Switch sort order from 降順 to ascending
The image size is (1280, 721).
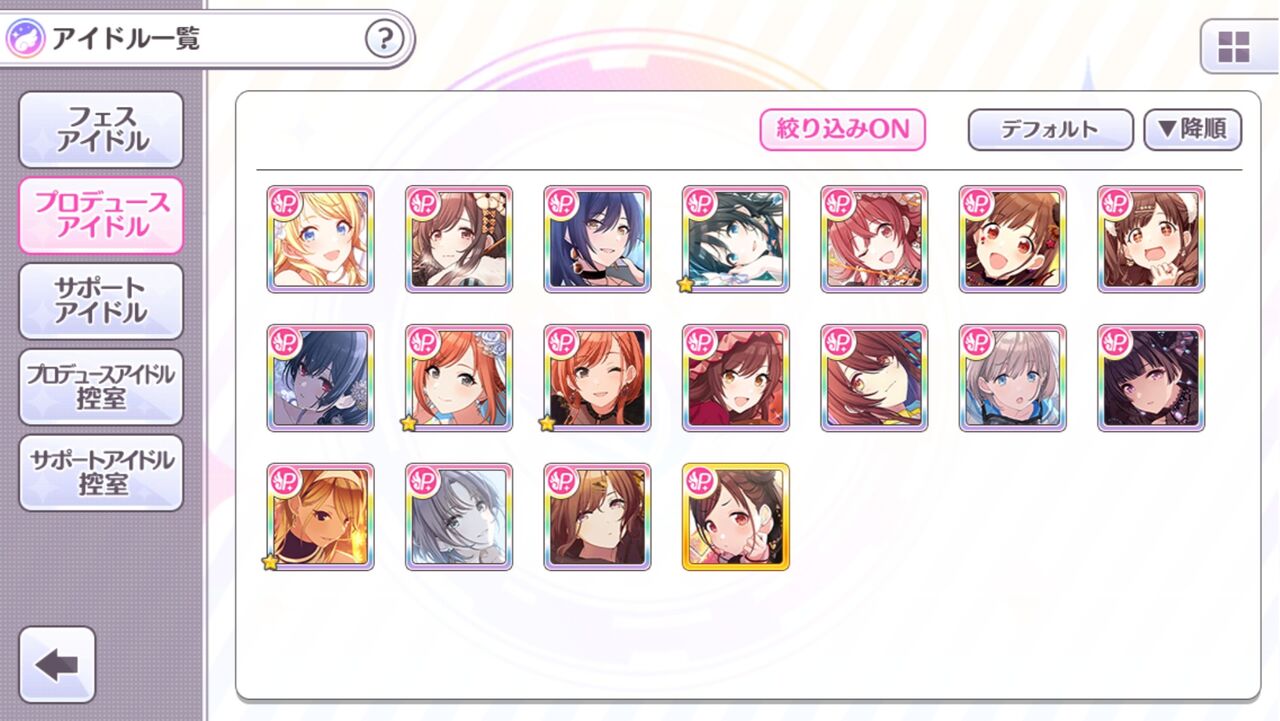pyautogui.click(x=1192, y=129)
